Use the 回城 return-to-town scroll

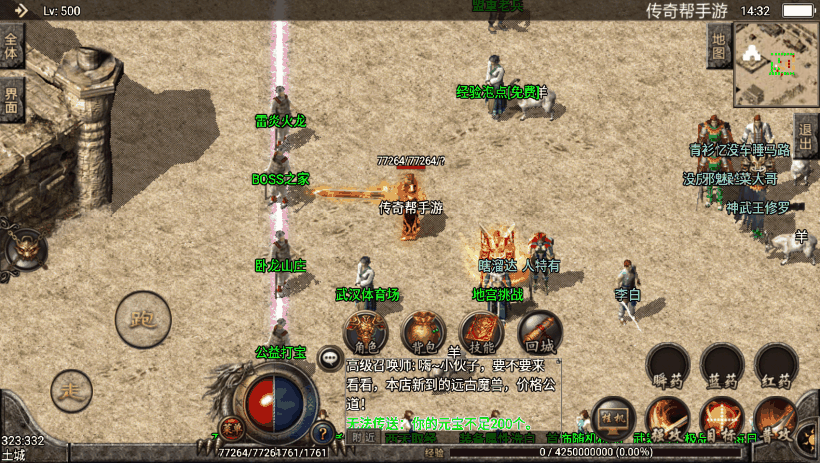[539, 332]
